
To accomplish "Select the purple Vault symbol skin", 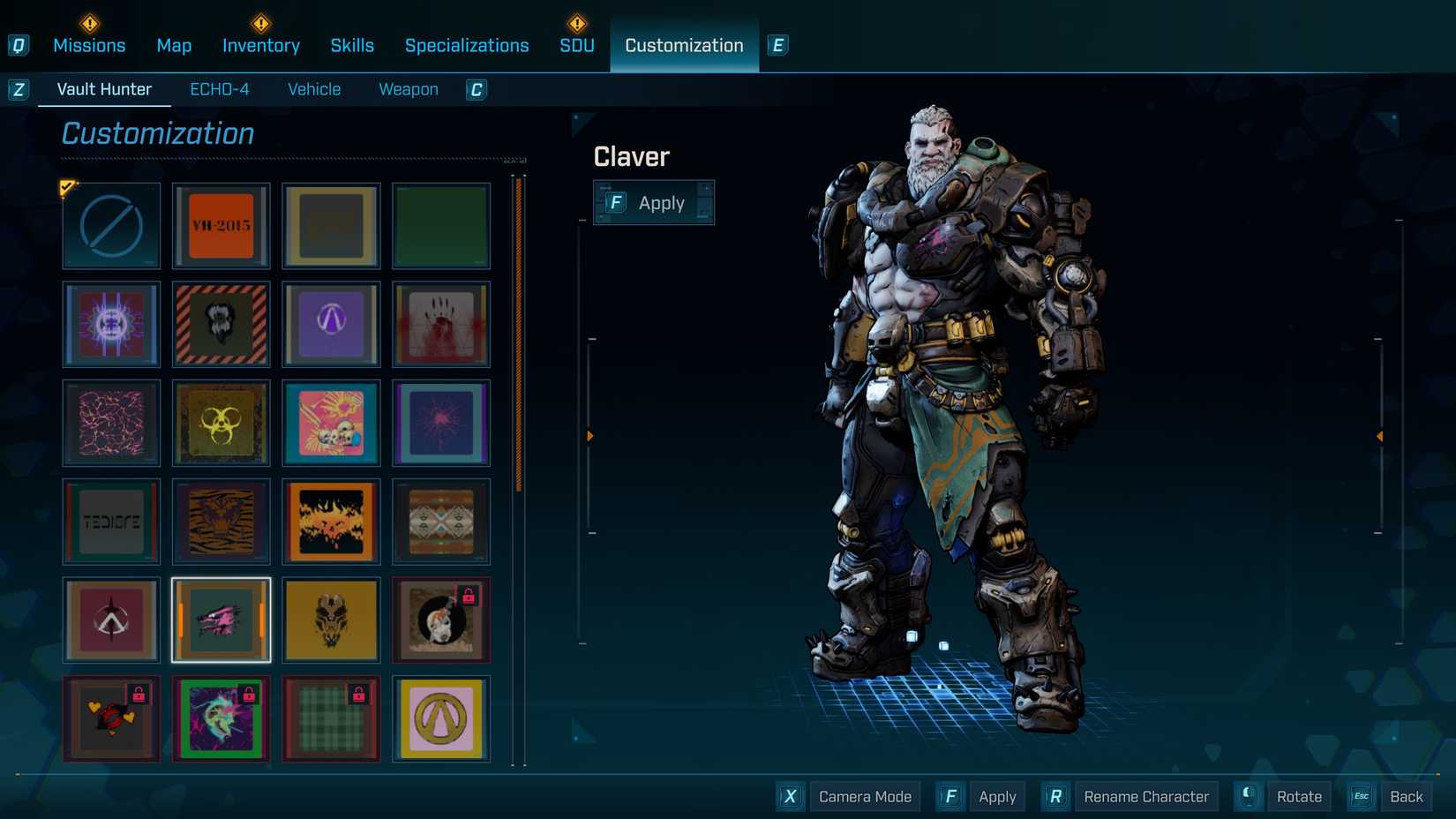I will click(331, 325).
